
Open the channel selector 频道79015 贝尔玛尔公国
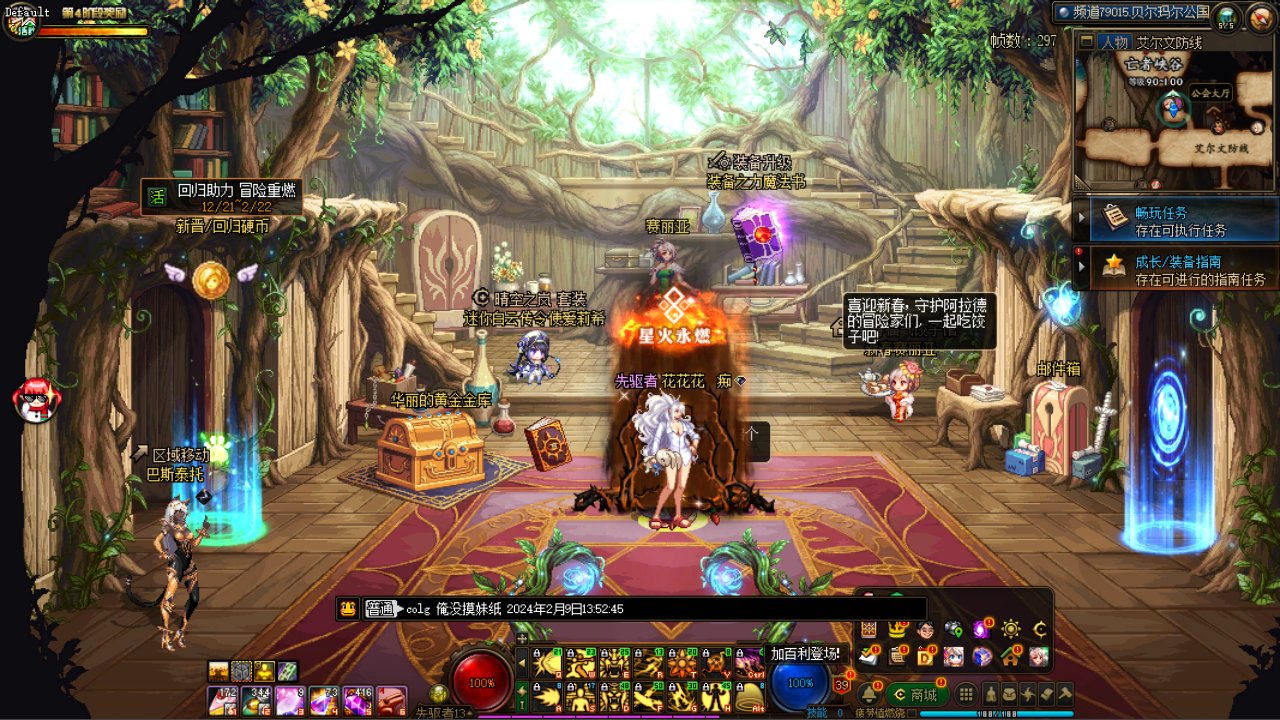1132,12
